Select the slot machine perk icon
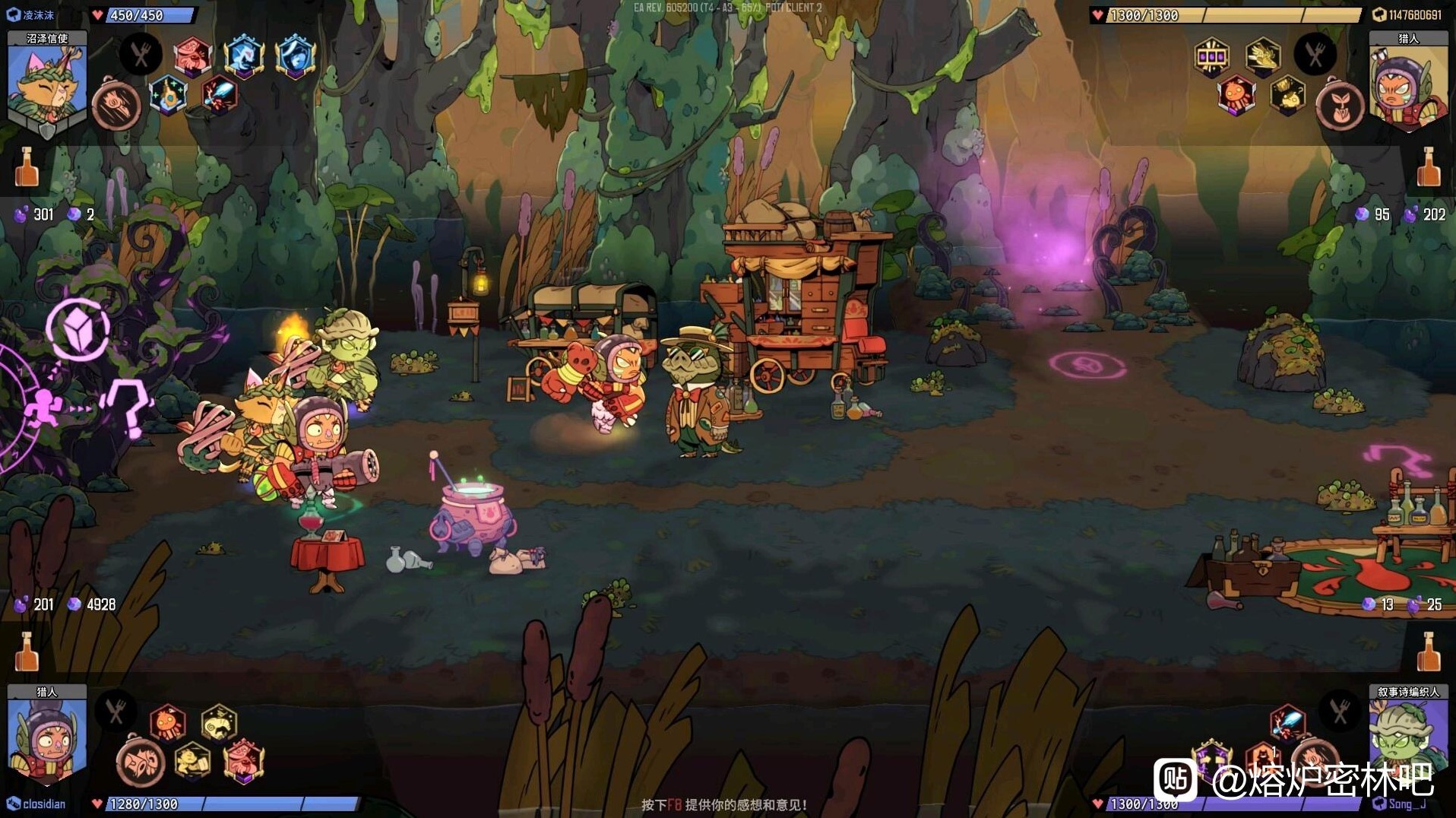This screenshot has height=818, width=1456. click(1211, 56)
